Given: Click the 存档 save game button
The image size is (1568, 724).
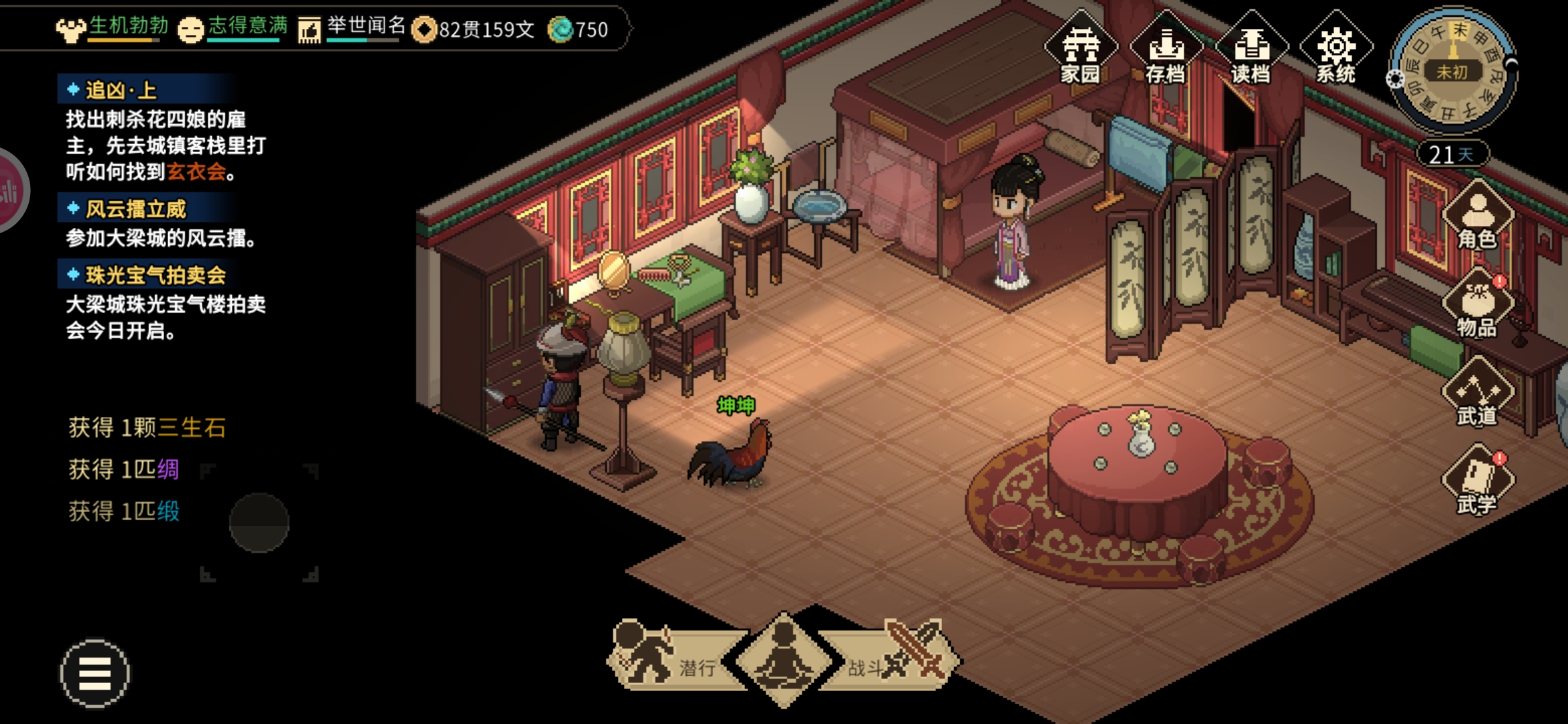Looking at the screenshot, I should (1166, 50).
